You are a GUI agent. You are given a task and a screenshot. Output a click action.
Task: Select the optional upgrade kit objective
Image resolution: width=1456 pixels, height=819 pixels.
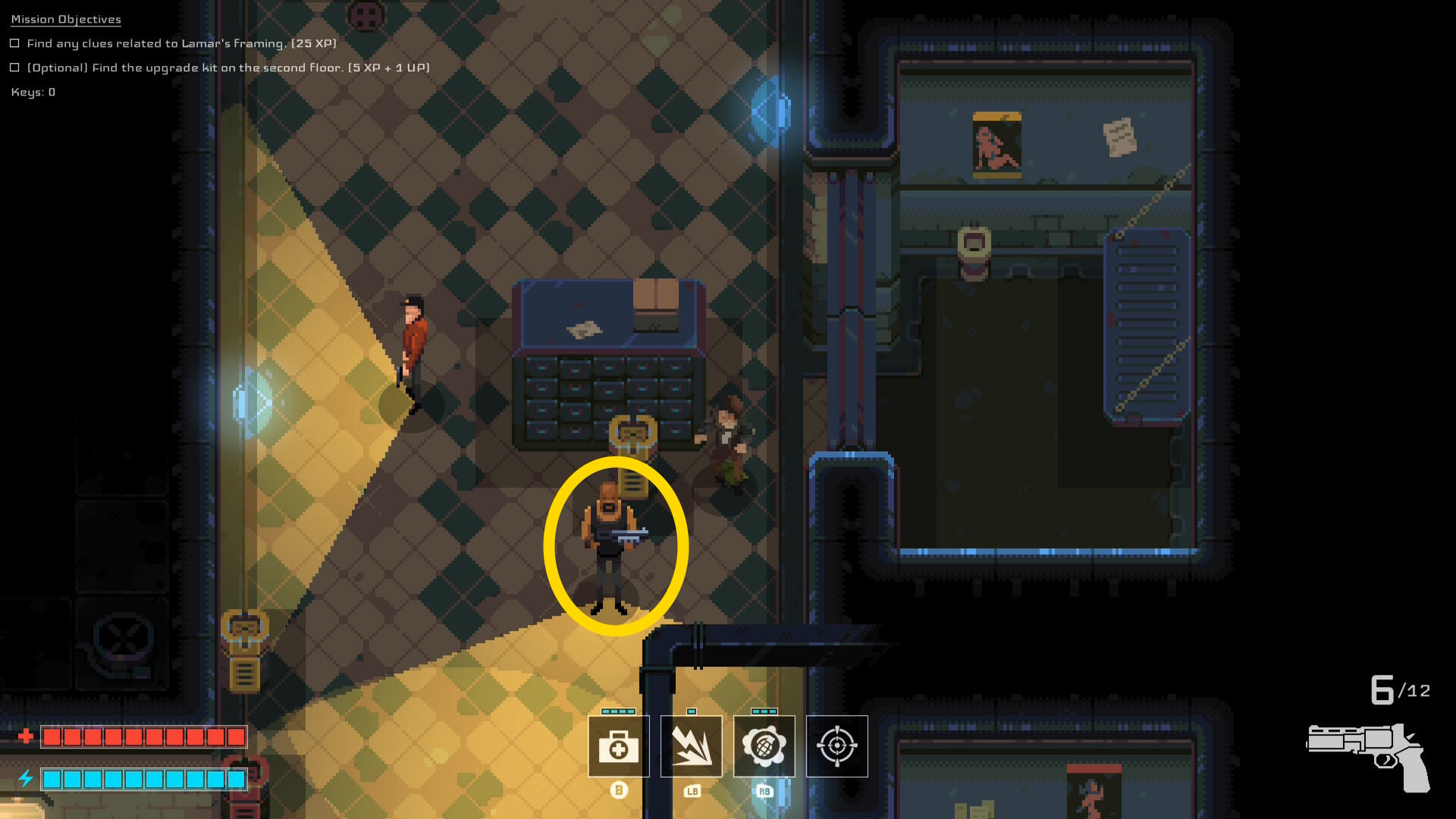pyautogui.click(x=227, y=68)
